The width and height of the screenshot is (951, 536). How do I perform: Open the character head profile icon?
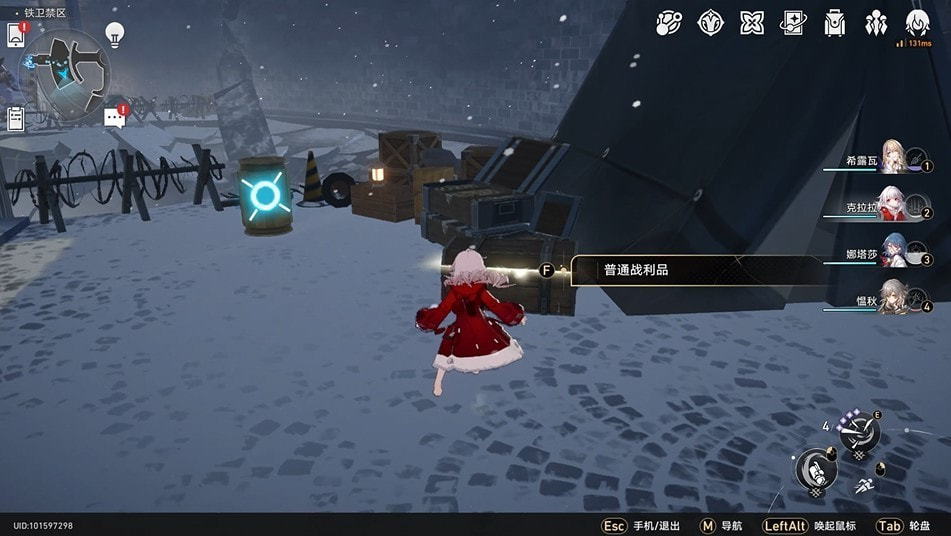pyautogui.click(x=917, y=22)
